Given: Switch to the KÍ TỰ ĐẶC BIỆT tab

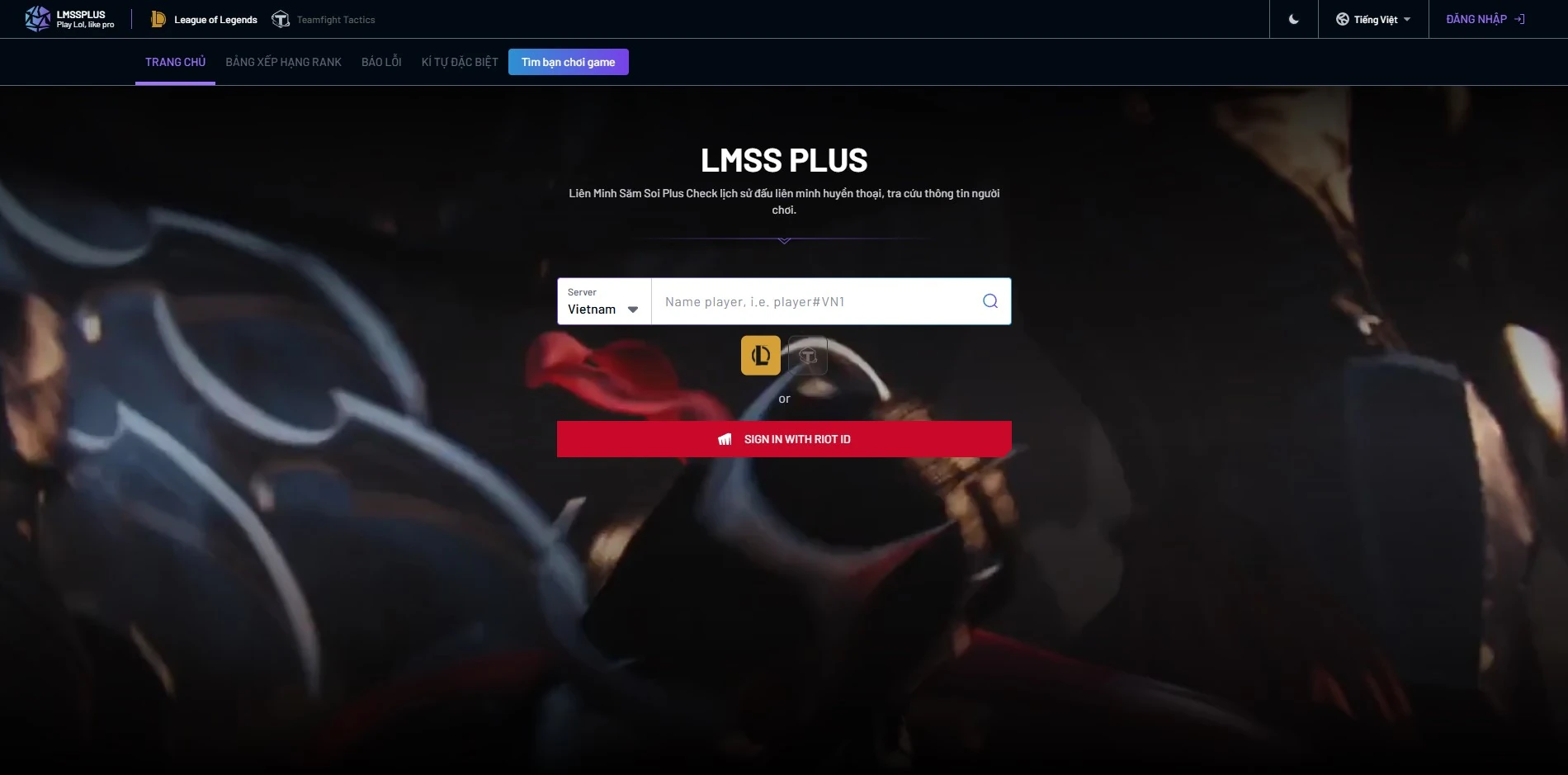Looking at the screenshot, I should (460, 61).
